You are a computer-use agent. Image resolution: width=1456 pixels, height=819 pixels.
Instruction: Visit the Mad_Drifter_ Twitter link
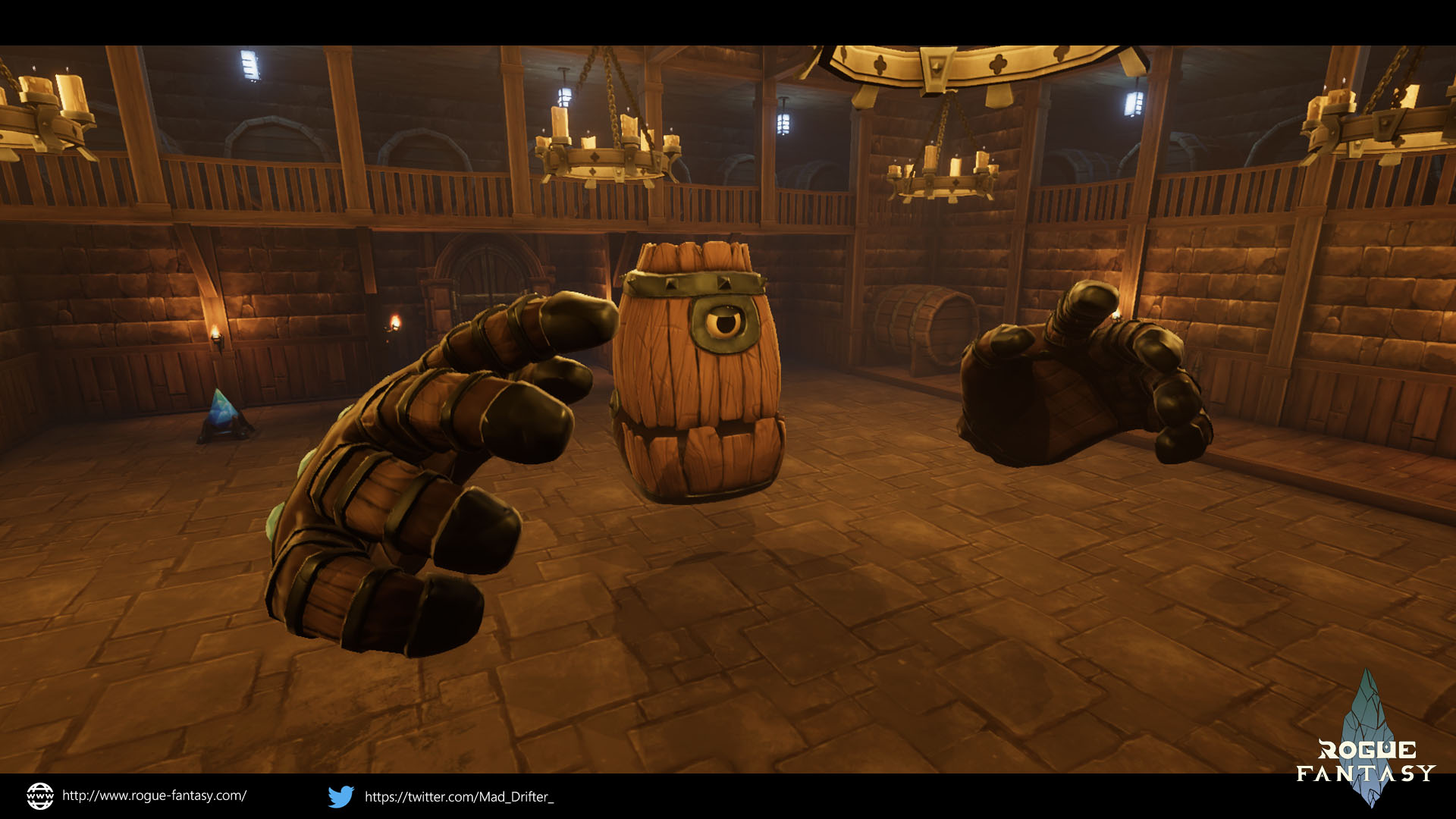[x=458, y=796]
